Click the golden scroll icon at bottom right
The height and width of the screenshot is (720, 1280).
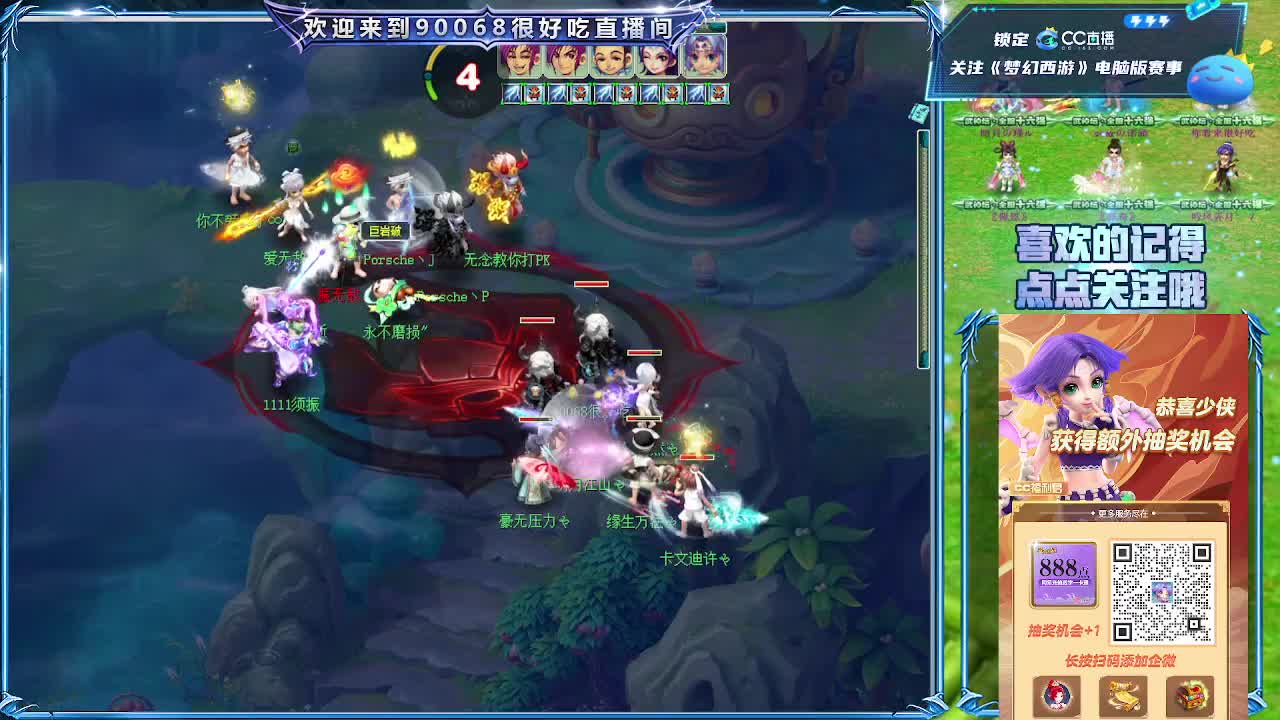pos(1124,696)
